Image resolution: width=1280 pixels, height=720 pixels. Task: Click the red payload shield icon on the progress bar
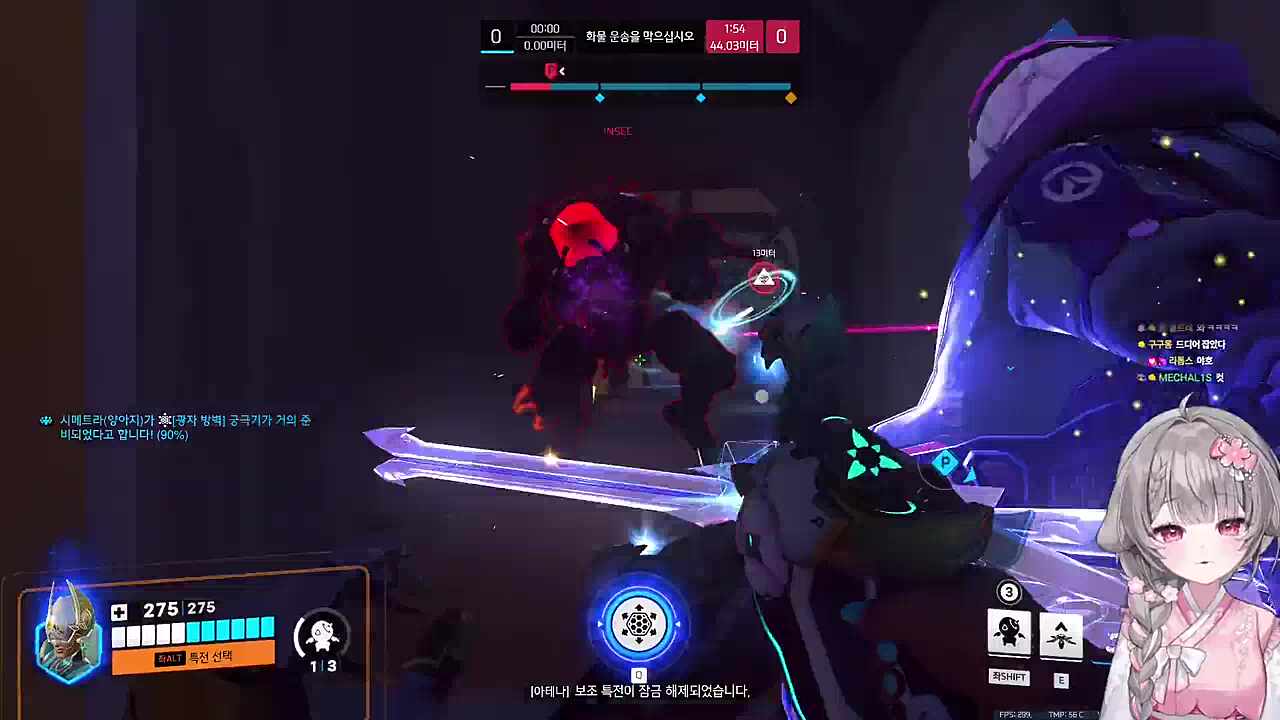pyautogui.click(x=550, y=71)
